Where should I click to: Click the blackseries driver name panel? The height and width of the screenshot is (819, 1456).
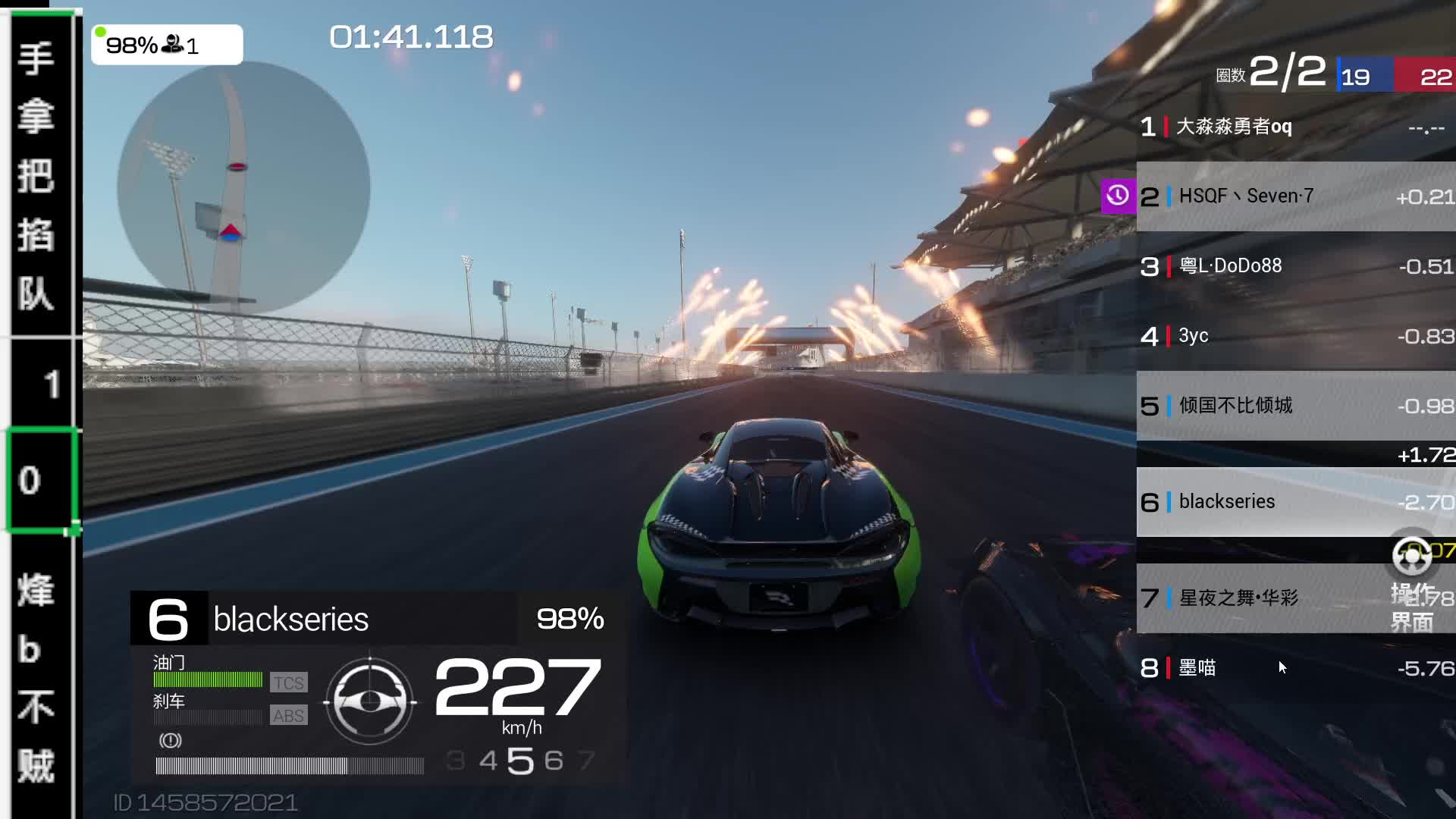pos(368,619)
